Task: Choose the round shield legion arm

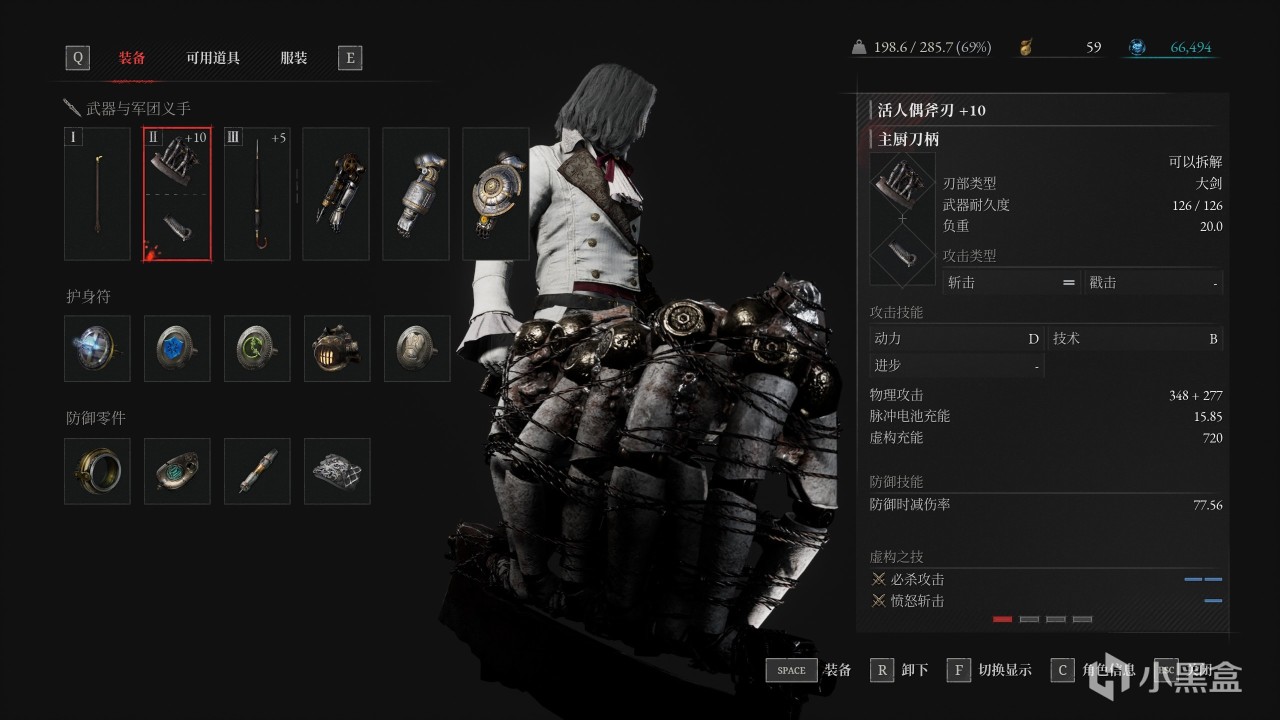Action: pyautogui.click(x=496, y=194)
